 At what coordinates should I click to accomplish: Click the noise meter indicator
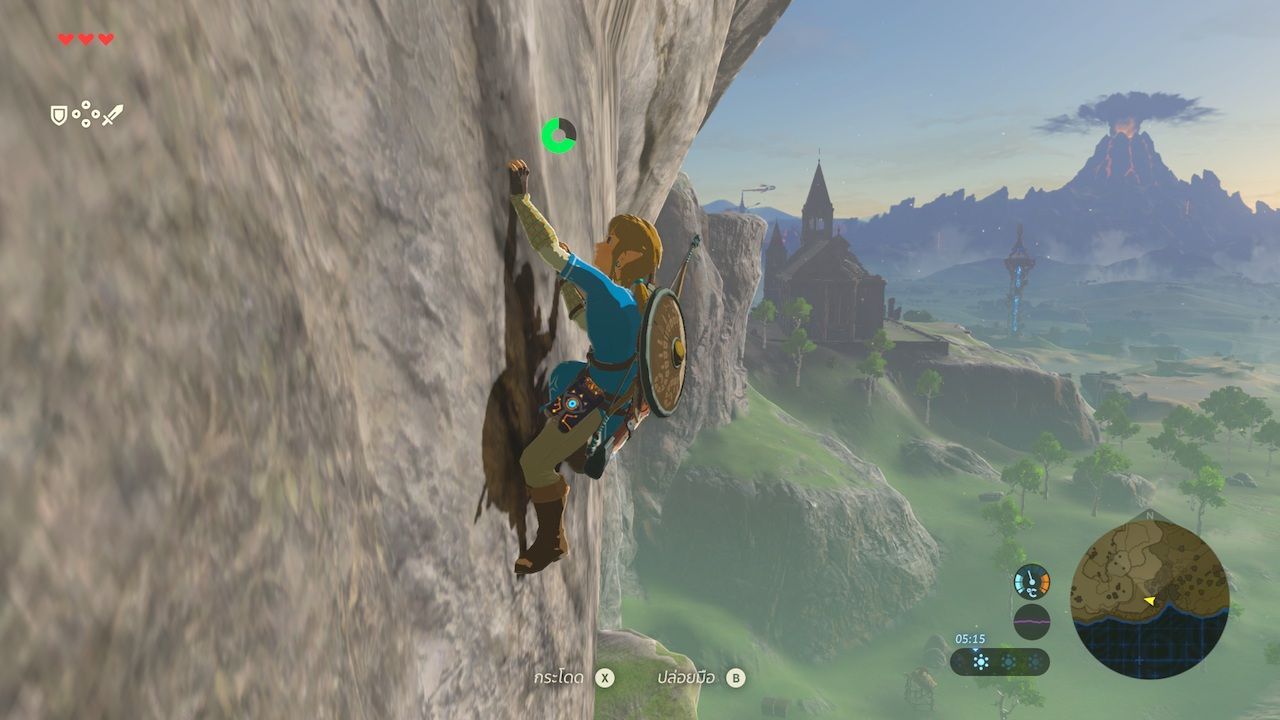click(1031, 620)
